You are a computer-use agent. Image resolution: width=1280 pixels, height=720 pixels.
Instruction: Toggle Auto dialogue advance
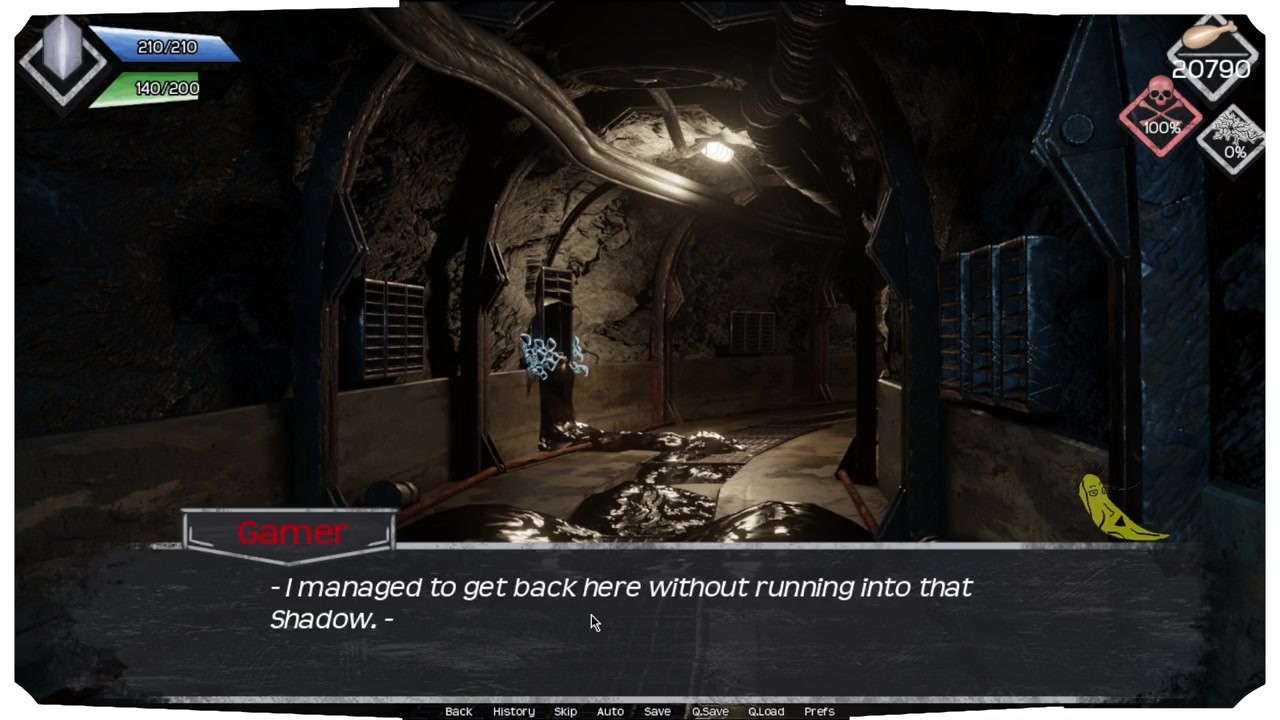pos(610,711)
